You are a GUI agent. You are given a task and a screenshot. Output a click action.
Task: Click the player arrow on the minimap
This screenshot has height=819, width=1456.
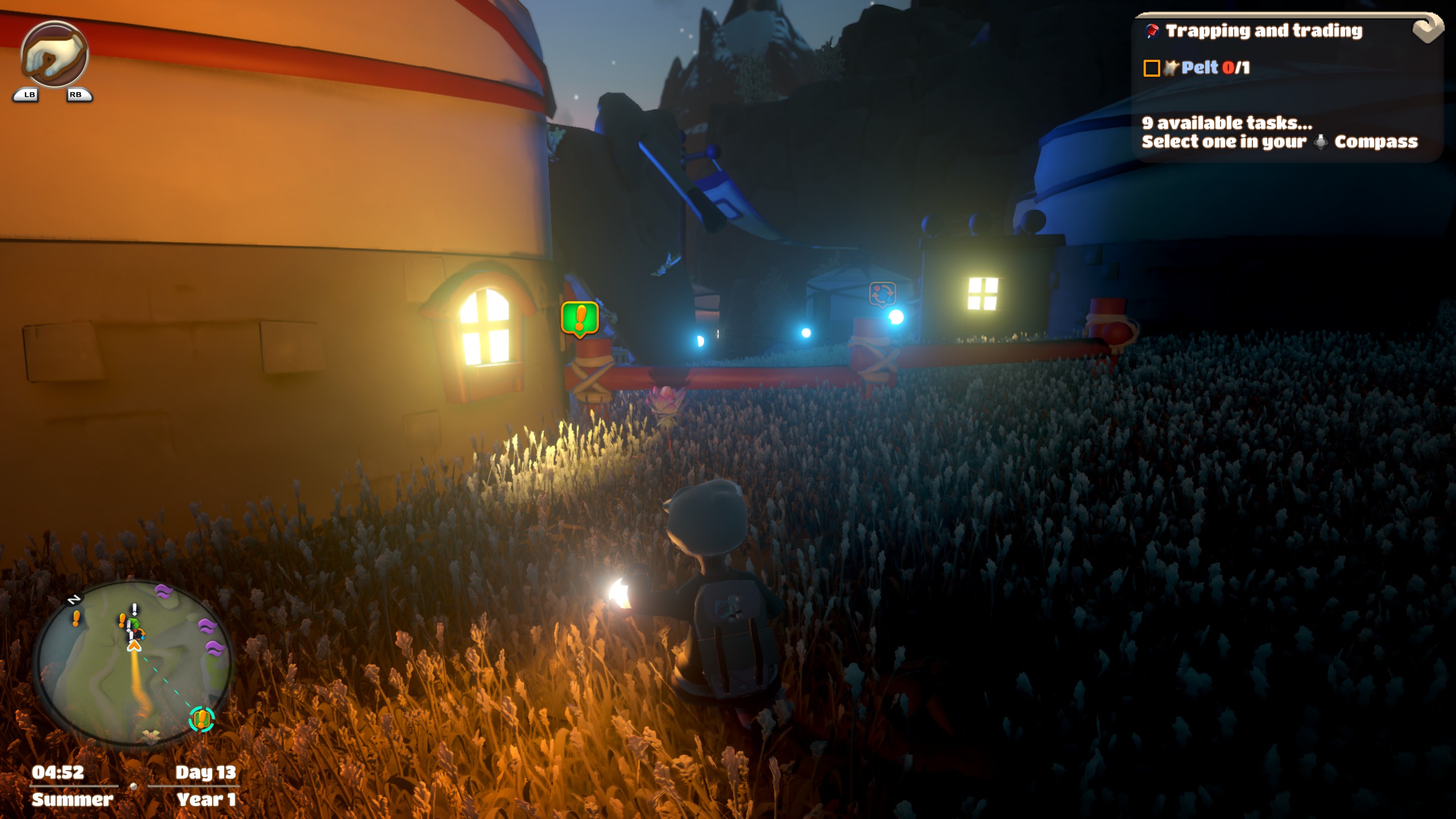click(x=134, y=646)
